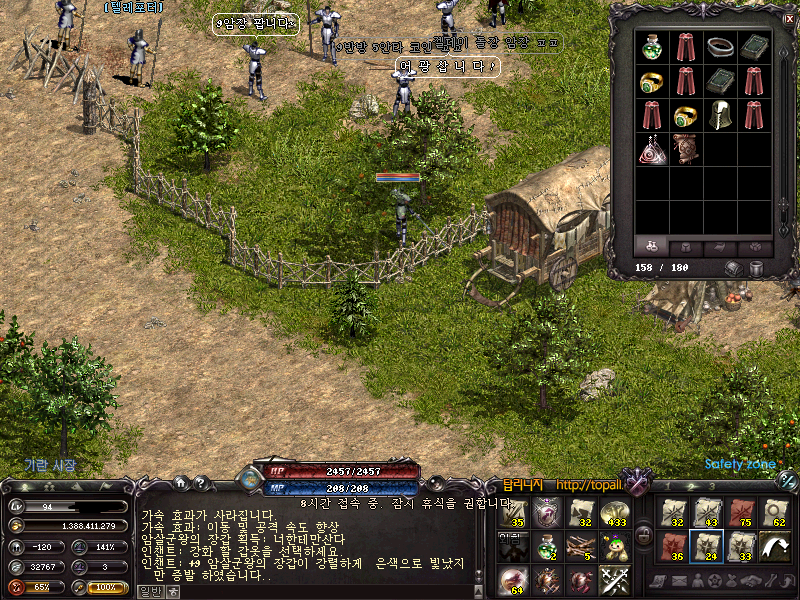This screenshot has width=800, height=600.
Task: Use the green potion hotbar slot
Action: coord(548,547)
